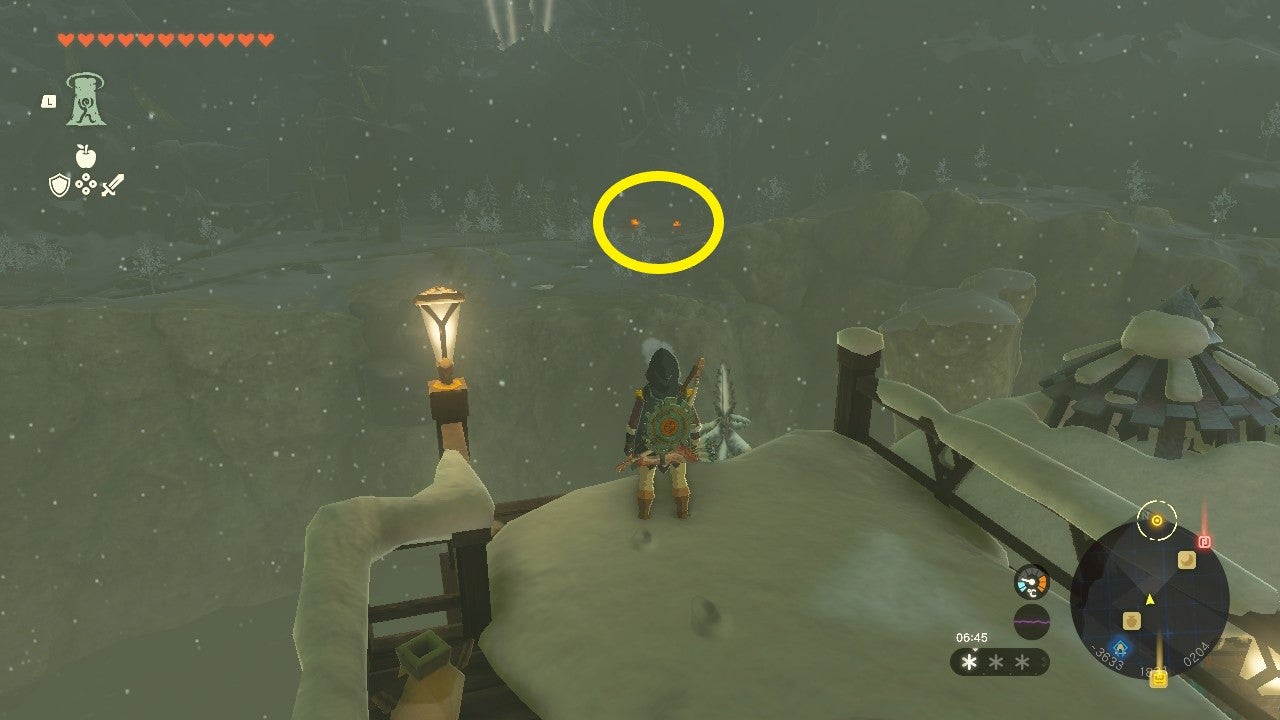Click the mushroom cave marker on the minimap

point(1186,559)
